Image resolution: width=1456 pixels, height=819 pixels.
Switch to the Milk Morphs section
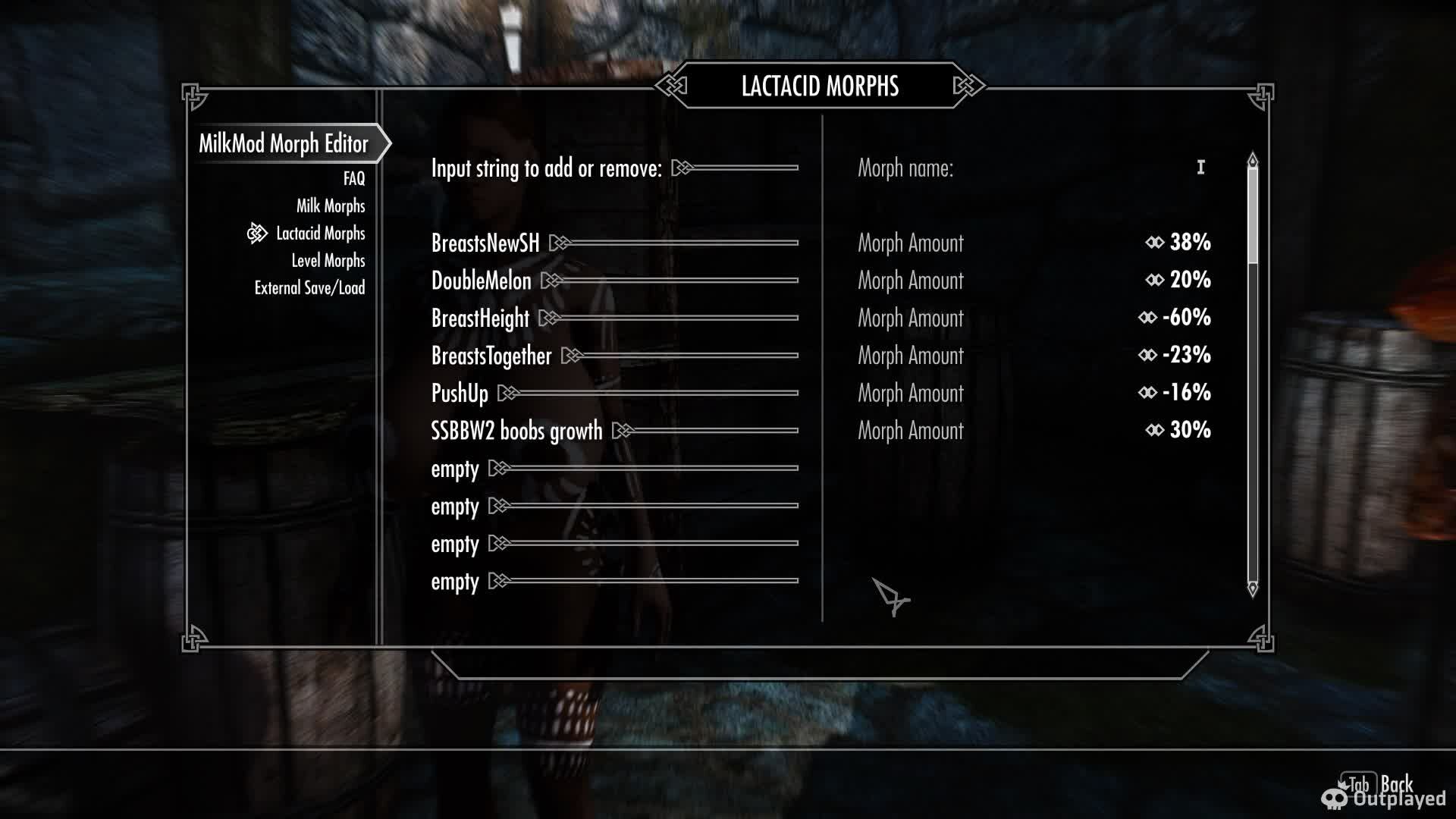[x=331, y=206]
